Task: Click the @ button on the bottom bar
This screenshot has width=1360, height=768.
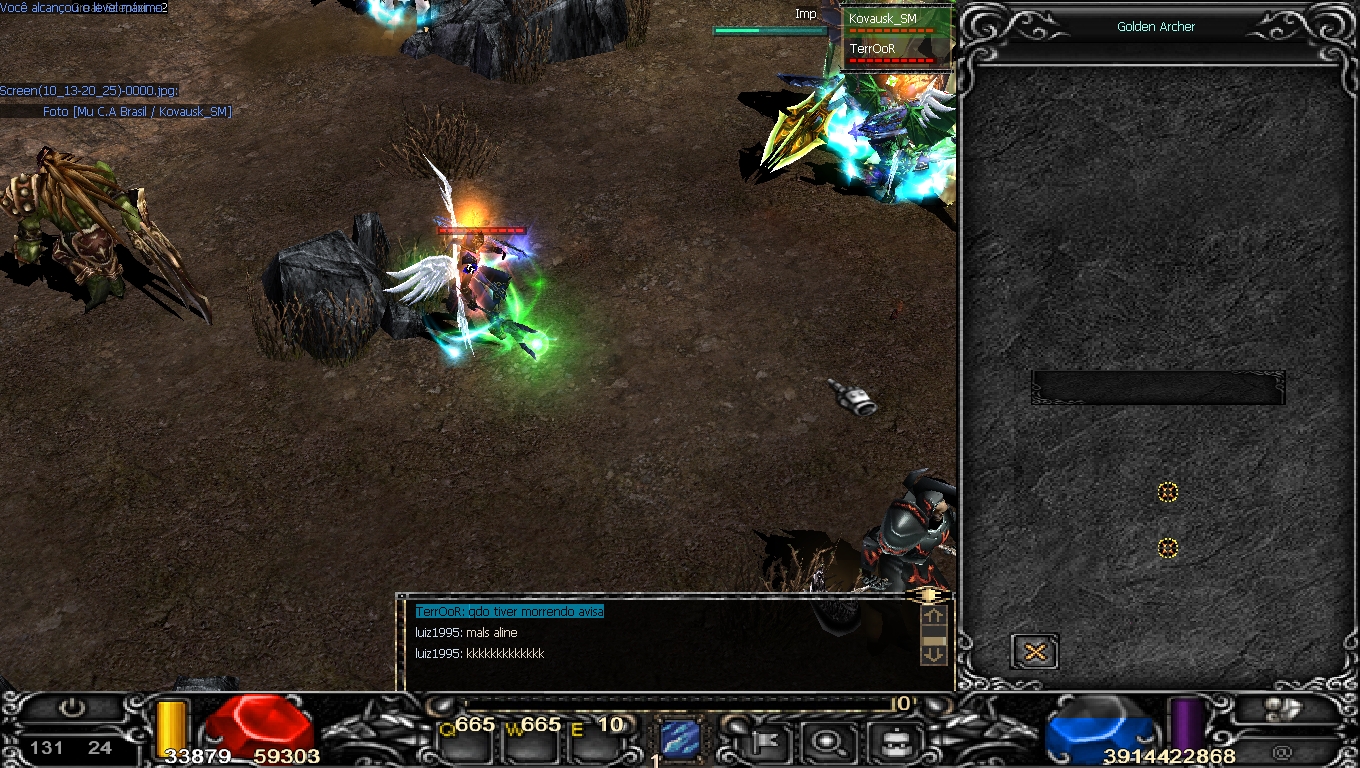Action: (1282, 752)
